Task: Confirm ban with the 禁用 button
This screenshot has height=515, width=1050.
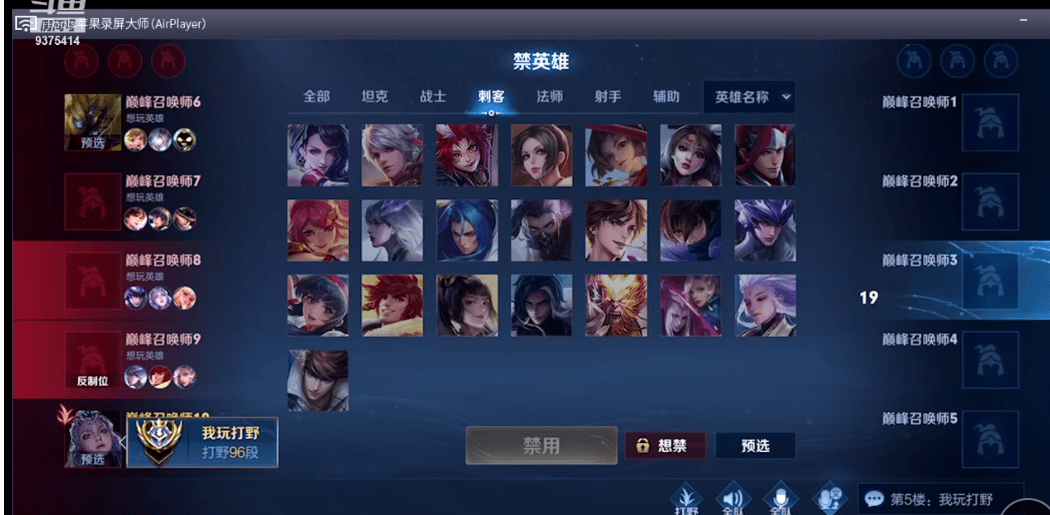Action: (541, 446)
